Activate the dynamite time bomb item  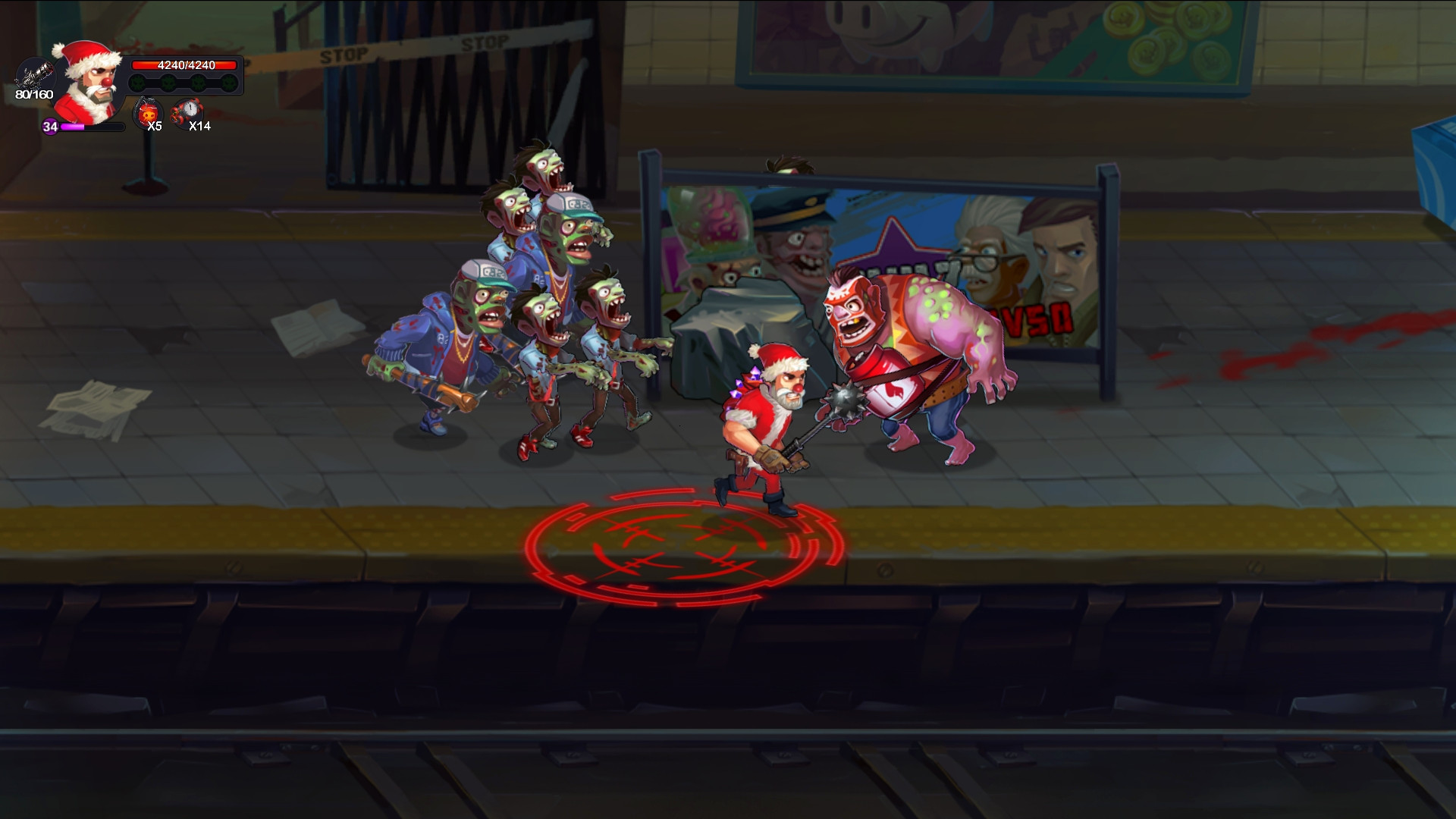coord(187,112)
